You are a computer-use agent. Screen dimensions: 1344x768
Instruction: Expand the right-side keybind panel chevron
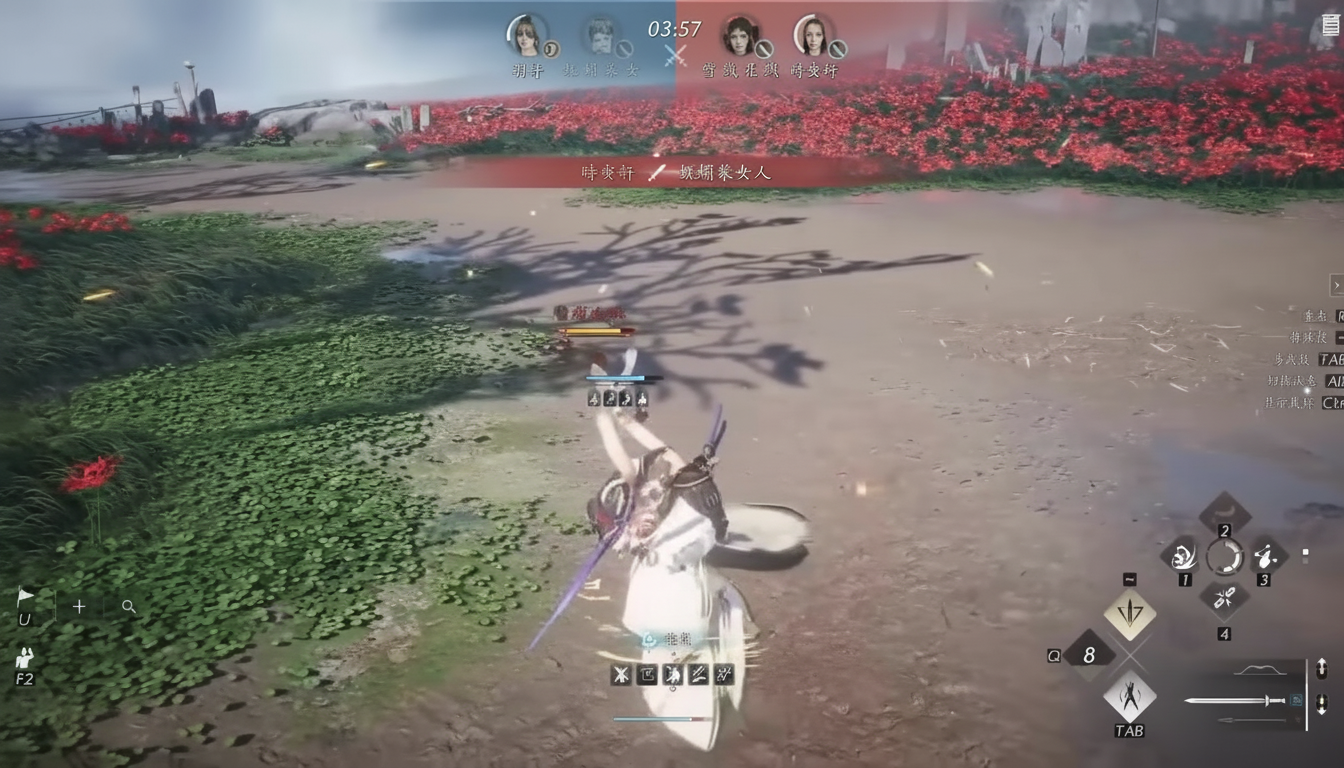[x=1337, y=284]
